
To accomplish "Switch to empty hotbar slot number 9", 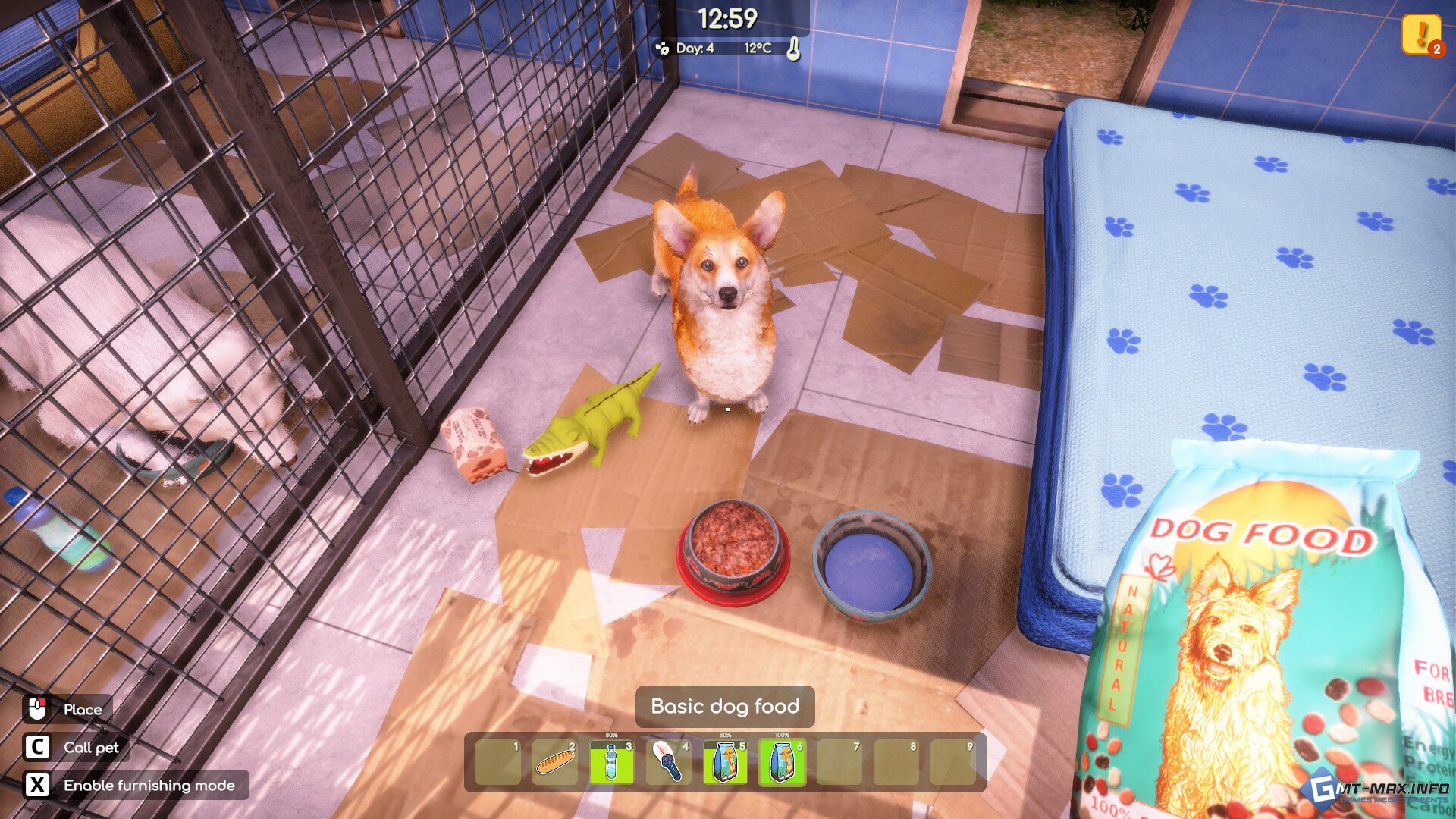I will point(952,762).
